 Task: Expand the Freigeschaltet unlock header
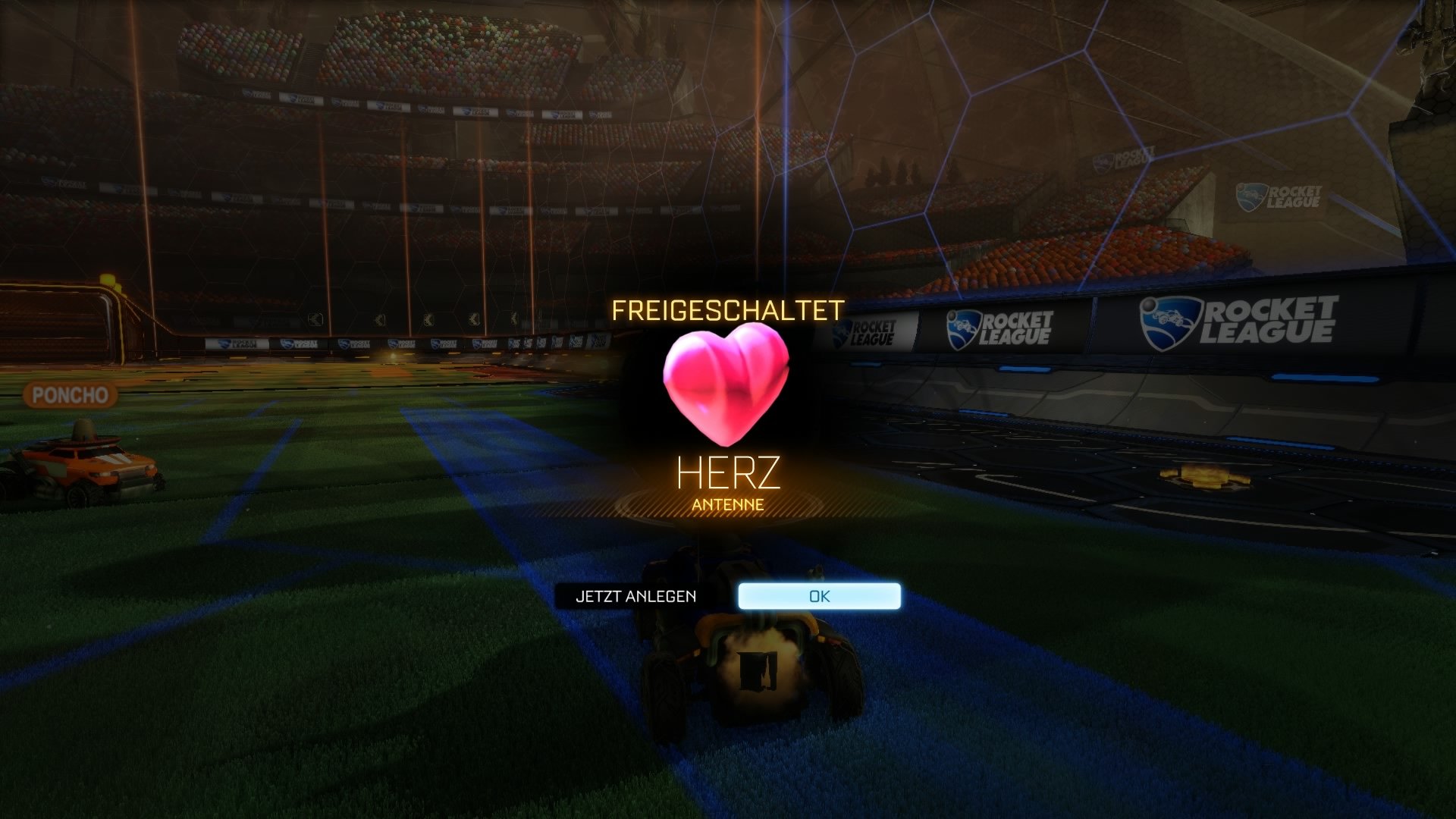tap(728, 307)
